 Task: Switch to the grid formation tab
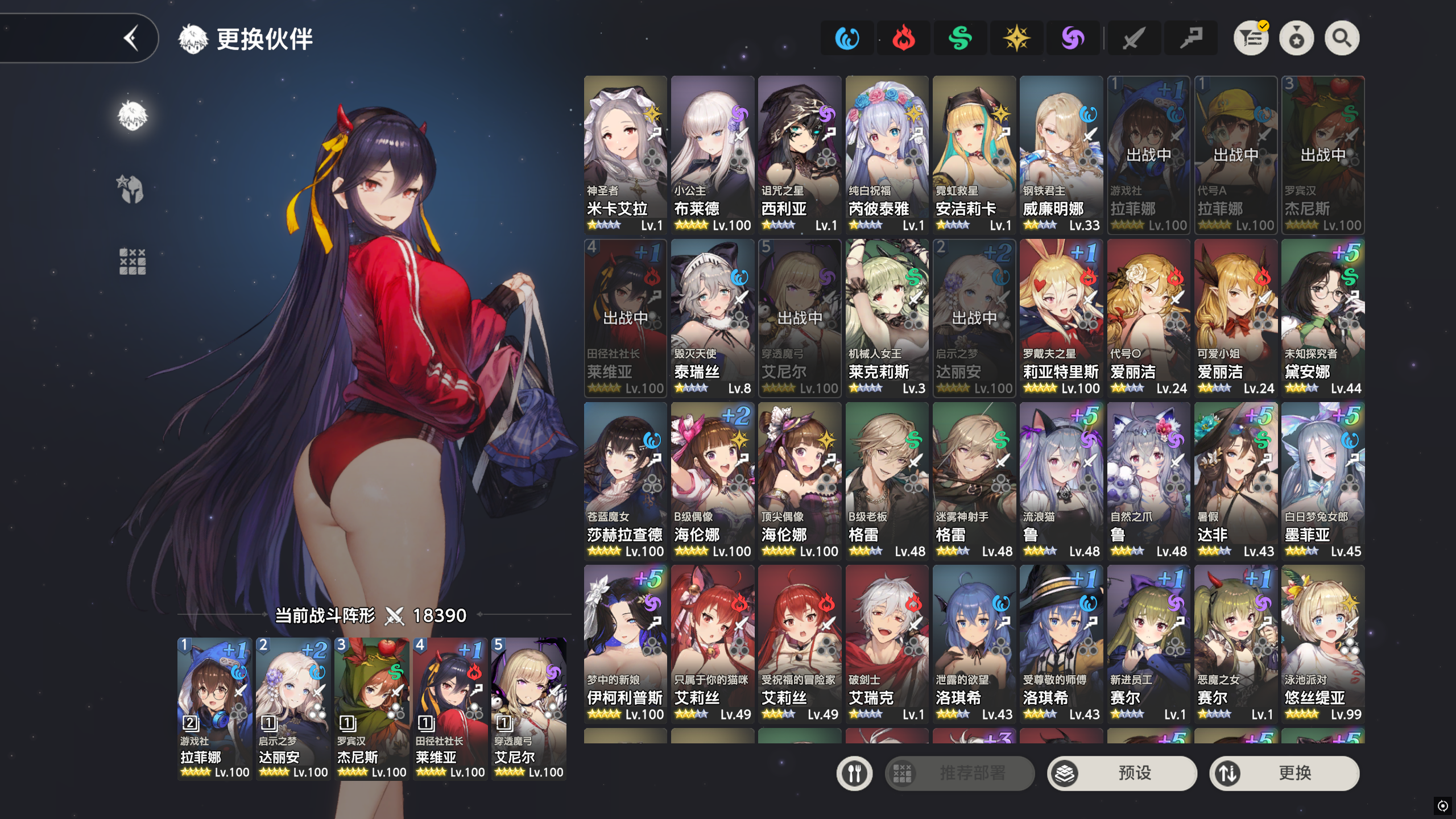(133, 262)
